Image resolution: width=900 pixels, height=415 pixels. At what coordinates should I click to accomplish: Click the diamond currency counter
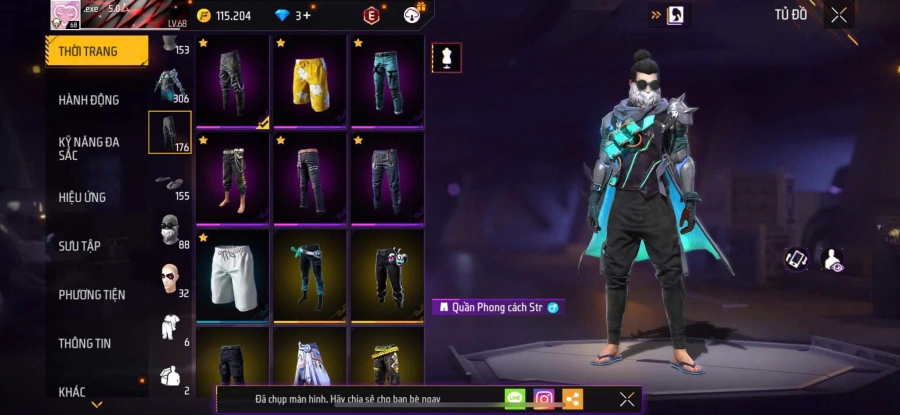[294, 15]
